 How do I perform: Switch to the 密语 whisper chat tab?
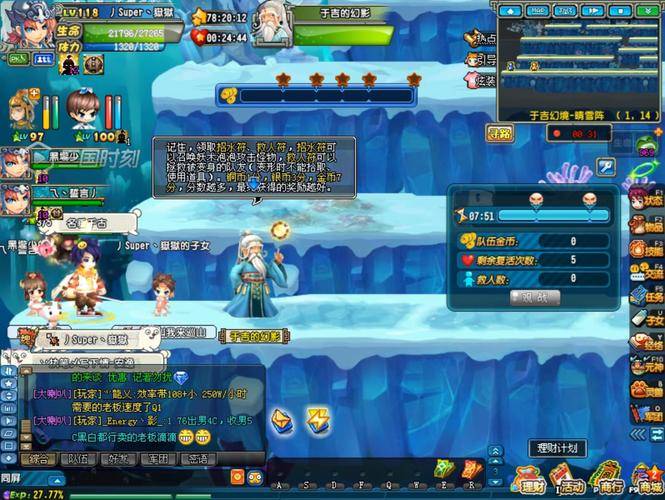(x=197, y=459)
